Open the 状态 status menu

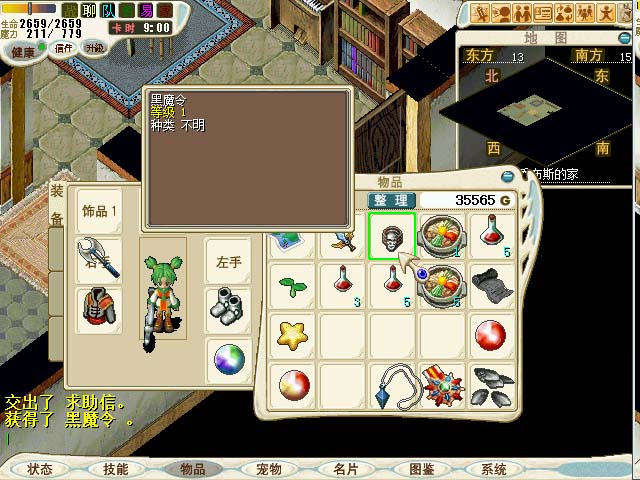(x=40, y=468)
